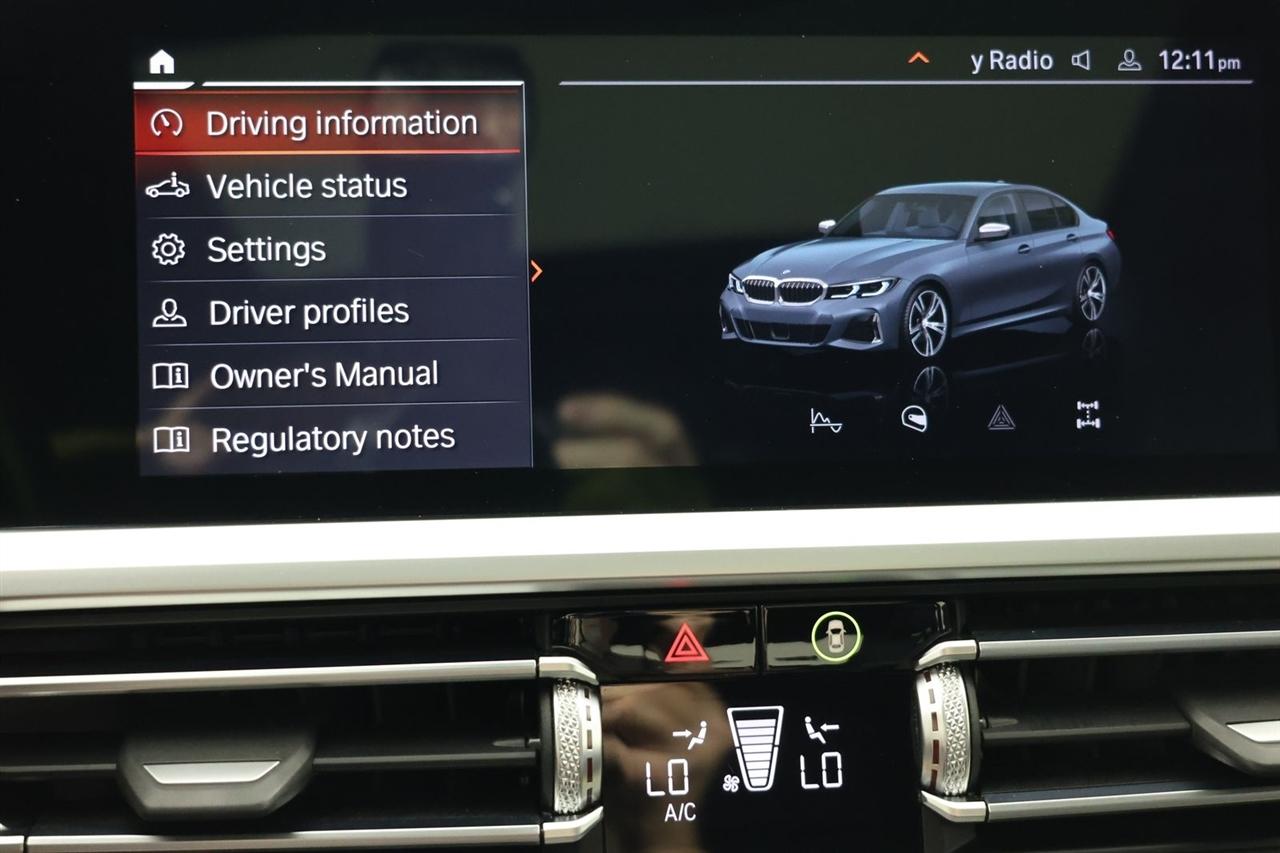
Task: Open the helmet icon below the car
Action: [914, 419]
